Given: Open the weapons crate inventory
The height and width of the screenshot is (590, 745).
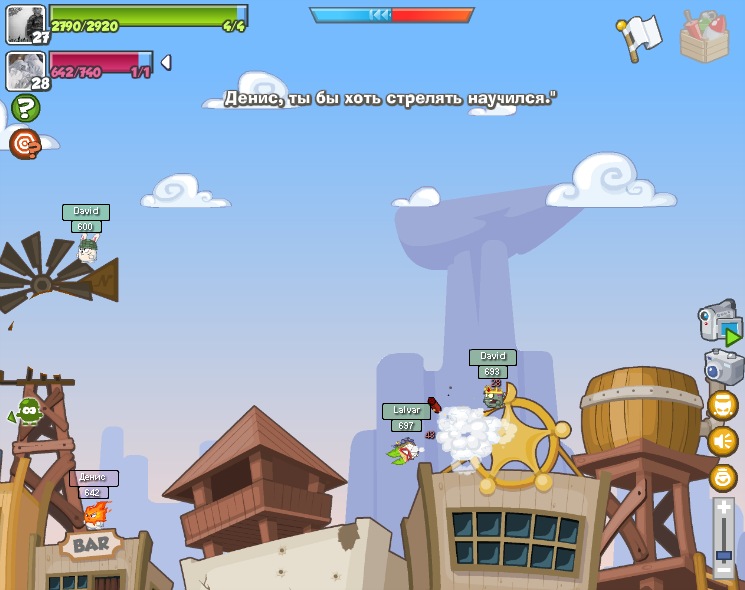Looking at the screenshot, I should click(704, 37).
